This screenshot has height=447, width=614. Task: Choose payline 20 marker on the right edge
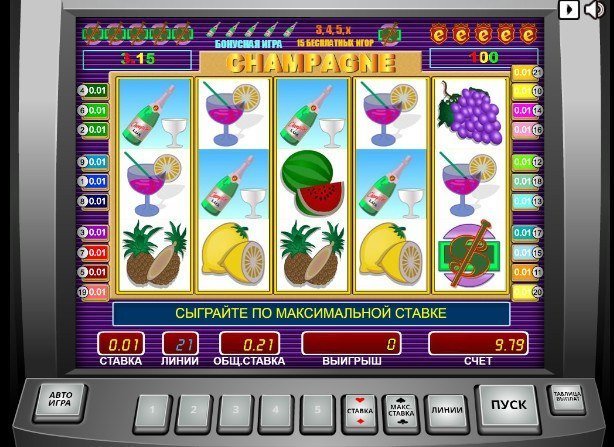[x=527, y=292]
